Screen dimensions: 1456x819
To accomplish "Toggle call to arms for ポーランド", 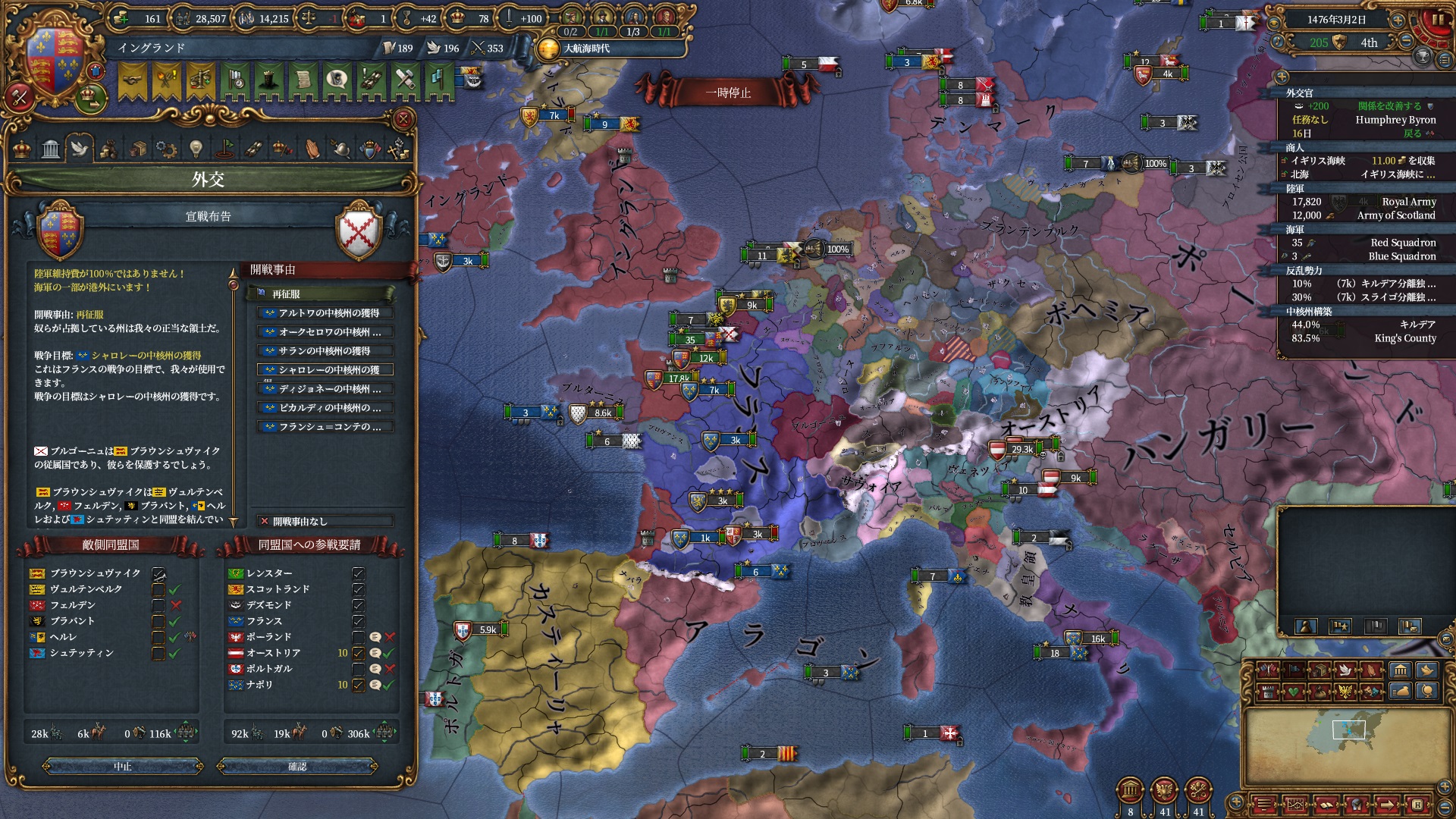I will pyautogui.click(x=359, y=637).
